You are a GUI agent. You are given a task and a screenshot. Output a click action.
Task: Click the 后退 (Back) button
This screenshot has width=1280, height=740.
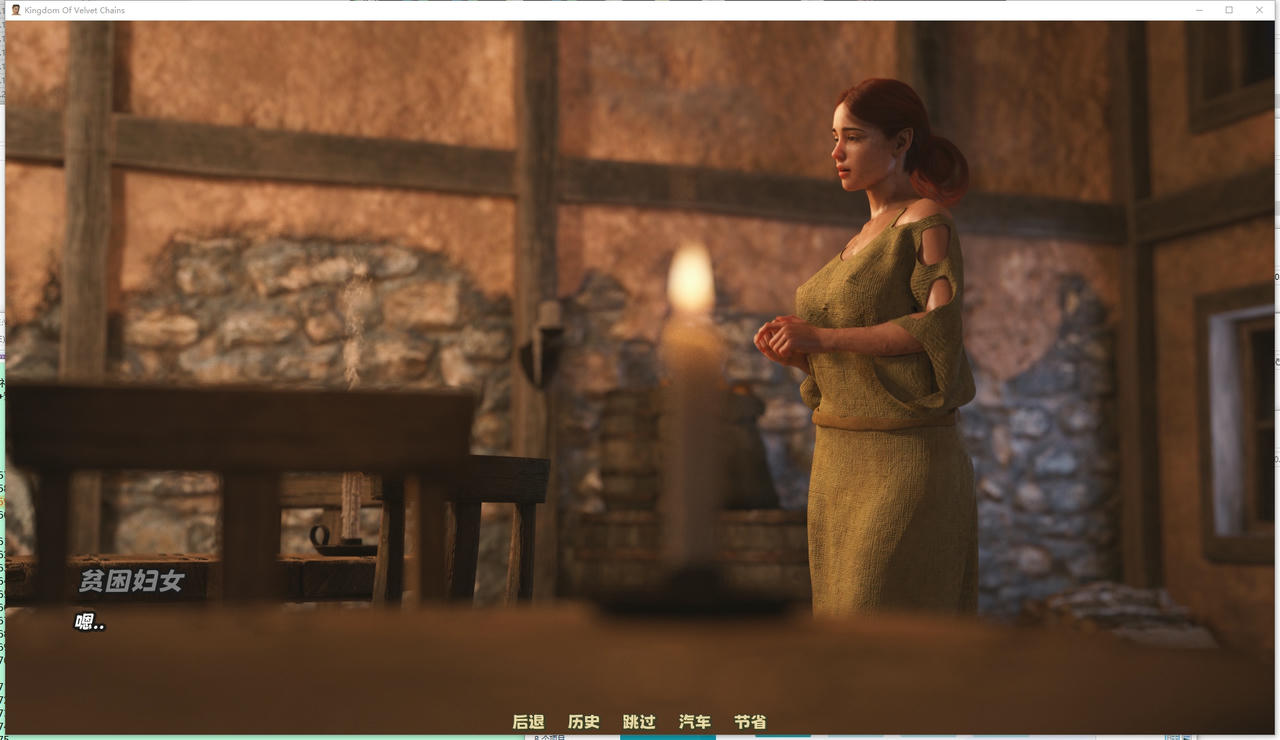(x=528, y=722)
